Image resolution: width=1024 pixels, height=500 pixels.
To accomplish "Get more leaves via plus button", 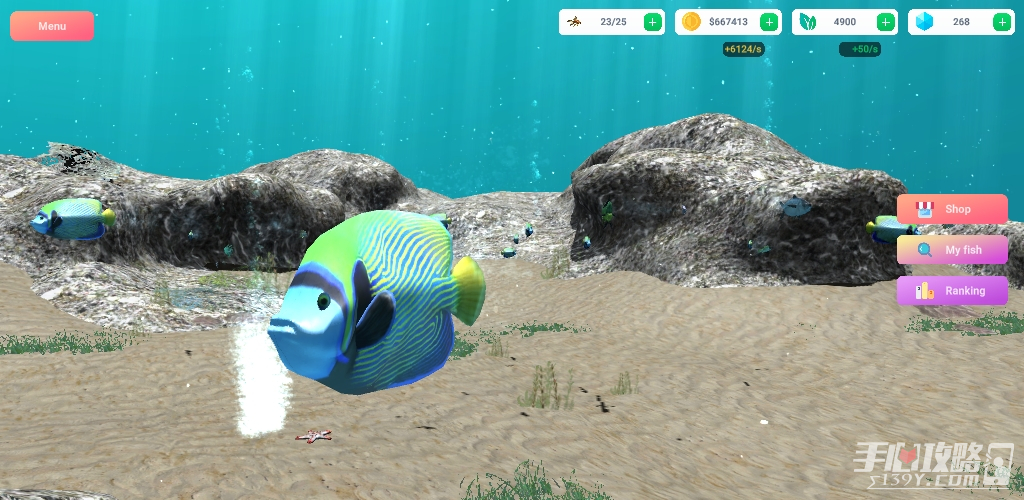I will click(886, 22).
